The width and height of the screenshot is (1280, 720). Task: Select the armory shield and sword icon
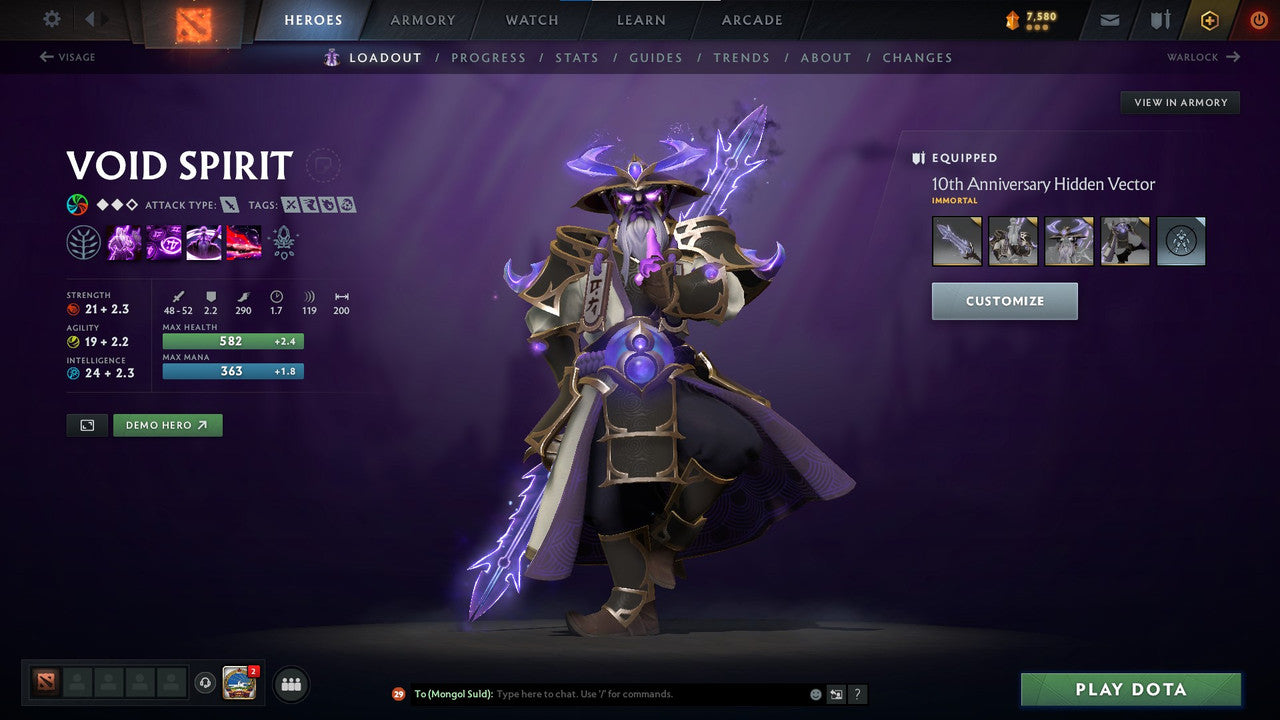coord(1157,20)
